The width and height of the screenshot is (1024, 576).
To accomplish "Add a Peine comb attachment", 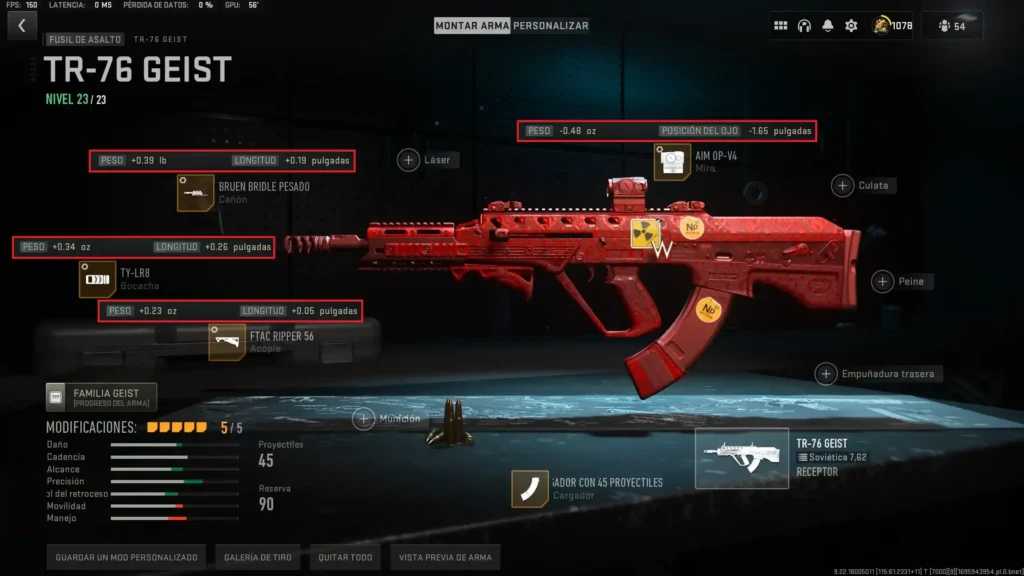I will (x=883, y=282).
